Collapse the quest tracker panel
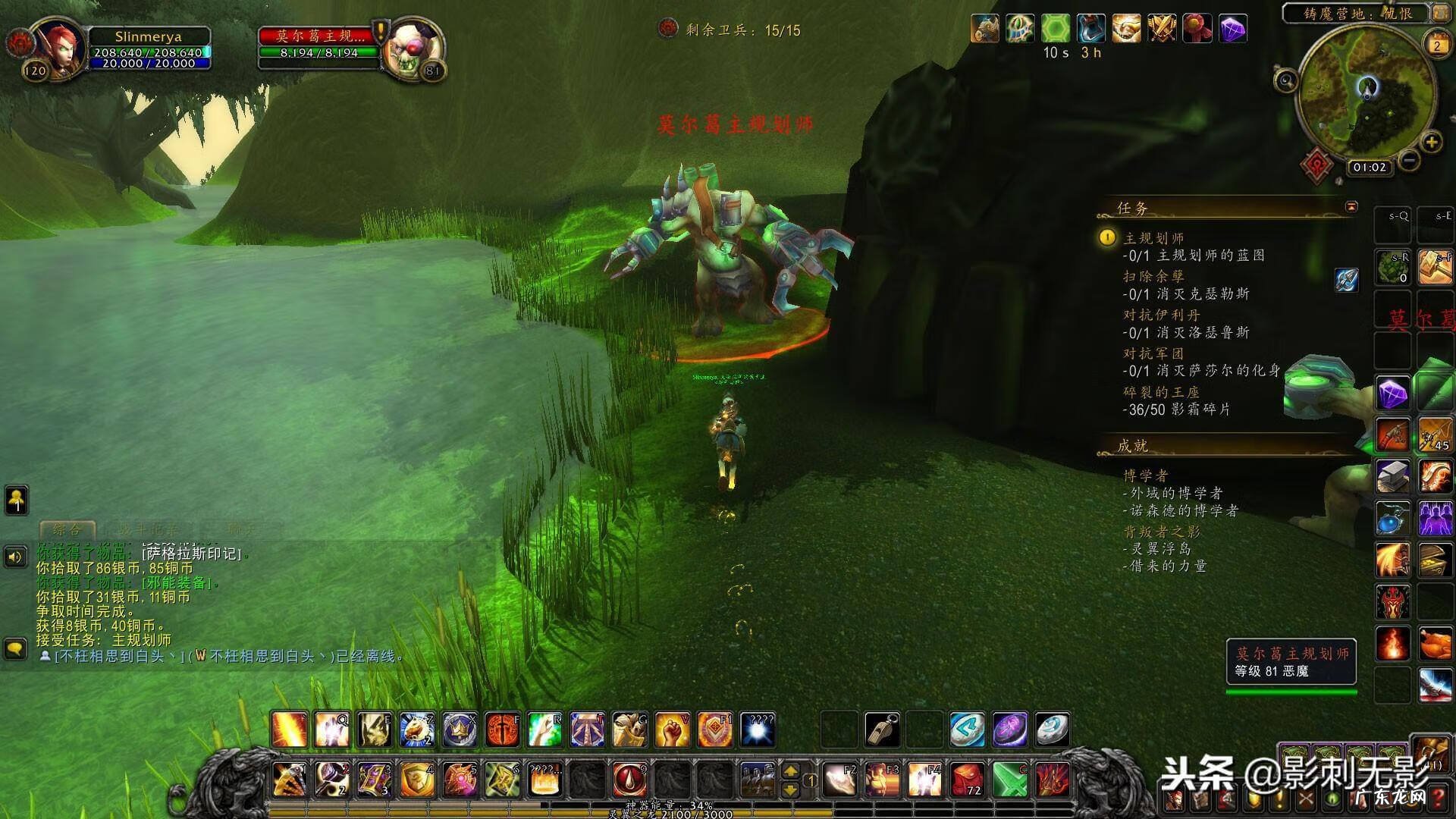 pos(1351,206)
